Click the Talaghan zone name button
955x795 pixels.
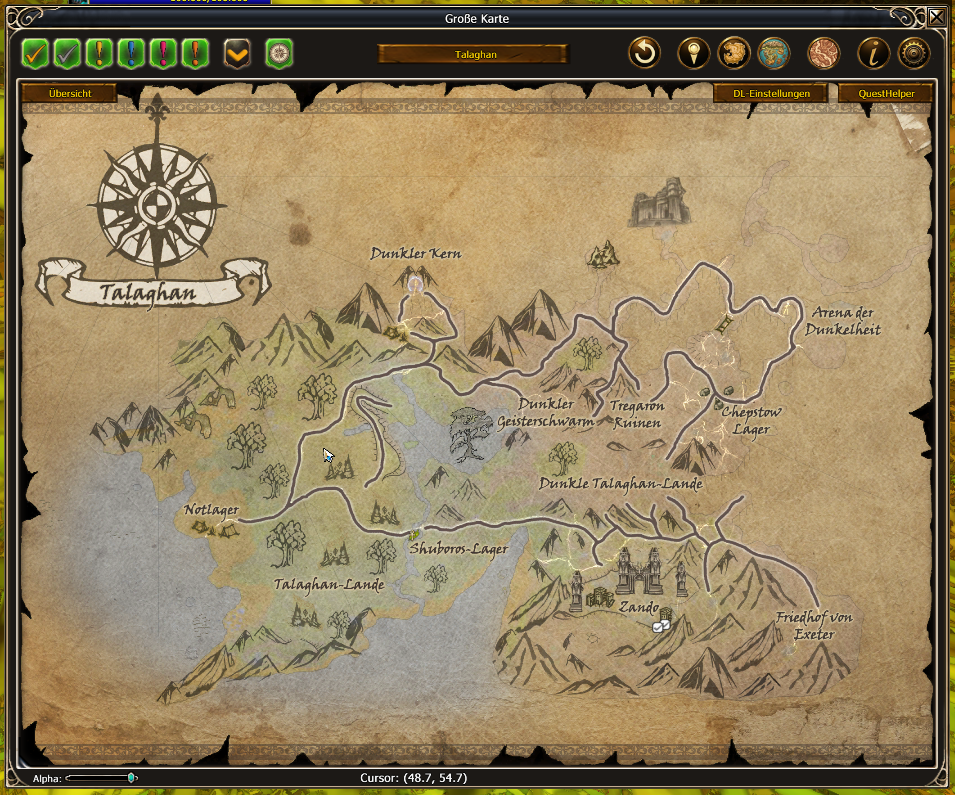(x=474, y=55)
